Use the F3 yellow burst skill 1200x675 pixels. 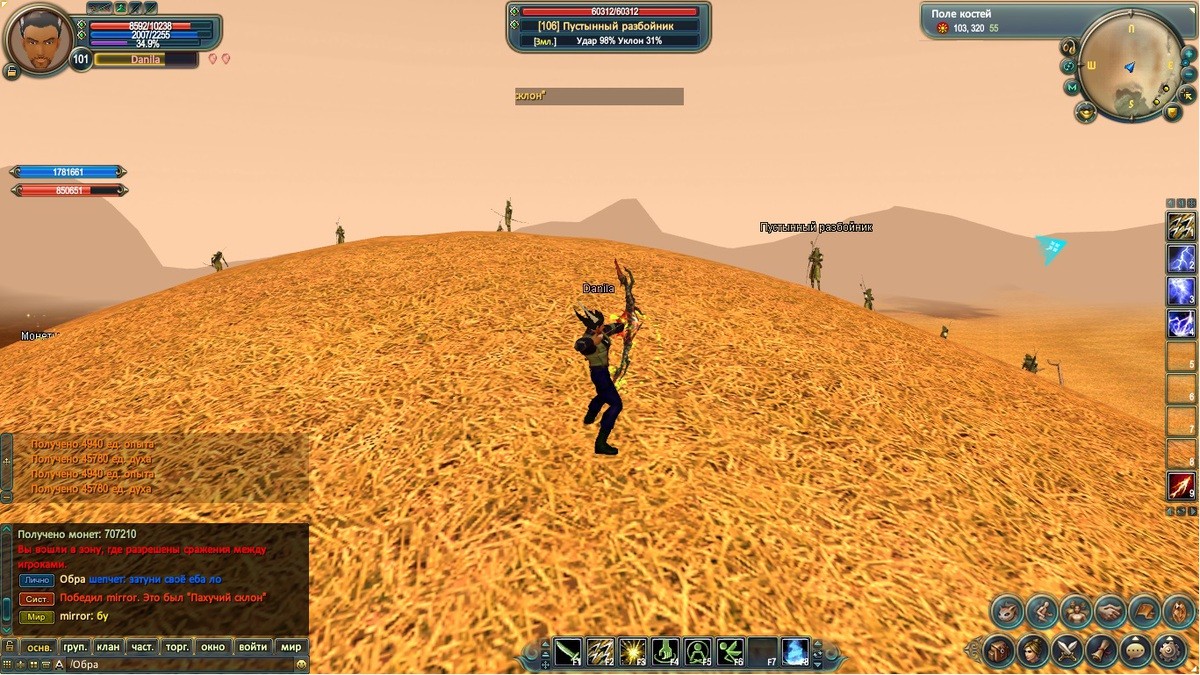(633, 652)
